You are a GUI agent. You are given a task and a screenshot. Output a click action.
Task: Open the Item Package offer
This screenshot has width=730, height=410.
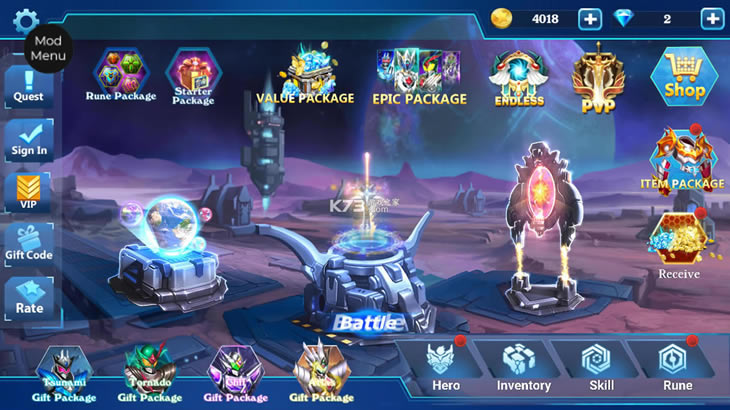tap(682, 160)
